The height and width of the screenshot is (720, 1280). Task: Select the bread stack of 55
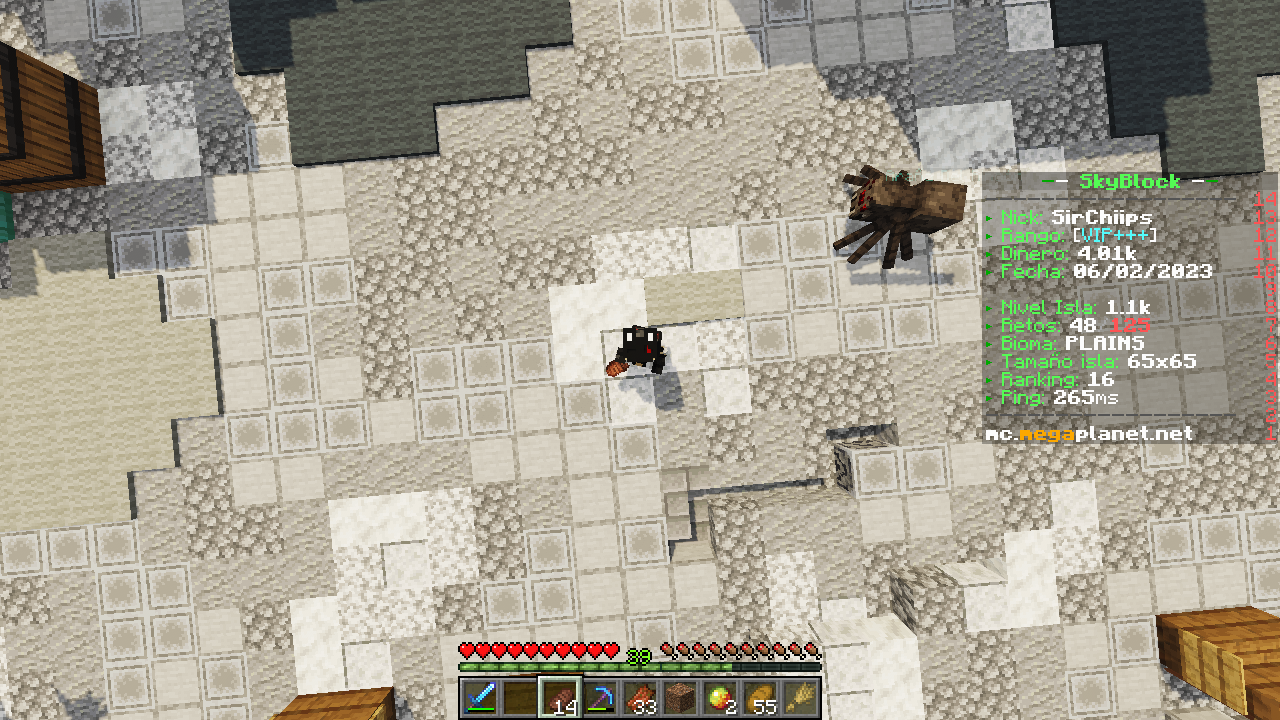[x=760, y=697]
